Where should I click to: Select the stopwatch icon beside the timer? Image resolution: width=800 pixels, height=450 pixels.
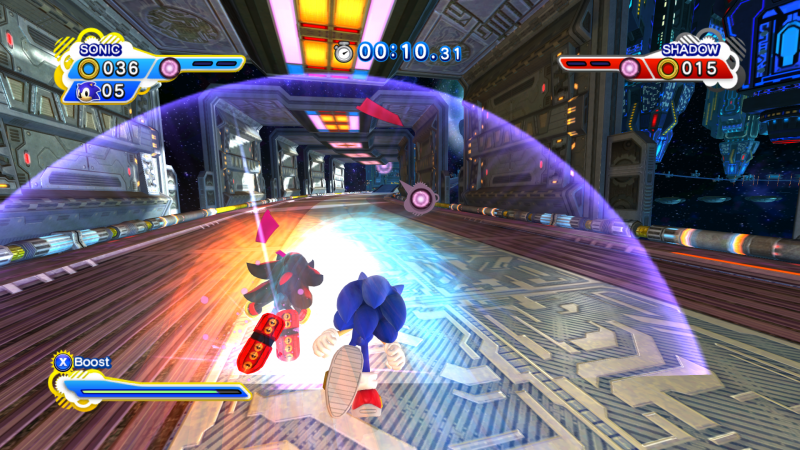point(344,53)
